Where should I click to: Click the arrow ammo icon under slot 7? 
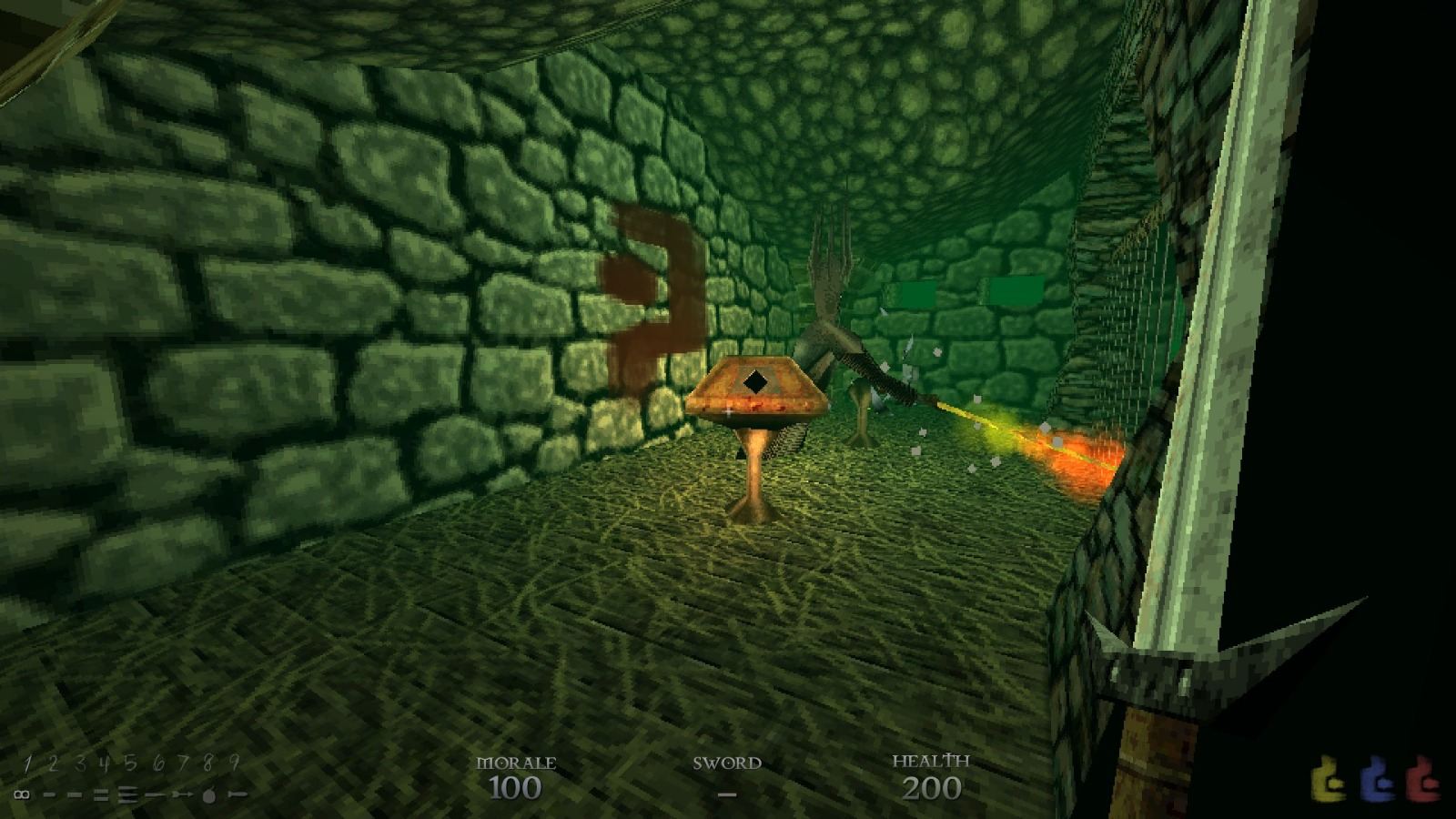click(x=182, y=794)
